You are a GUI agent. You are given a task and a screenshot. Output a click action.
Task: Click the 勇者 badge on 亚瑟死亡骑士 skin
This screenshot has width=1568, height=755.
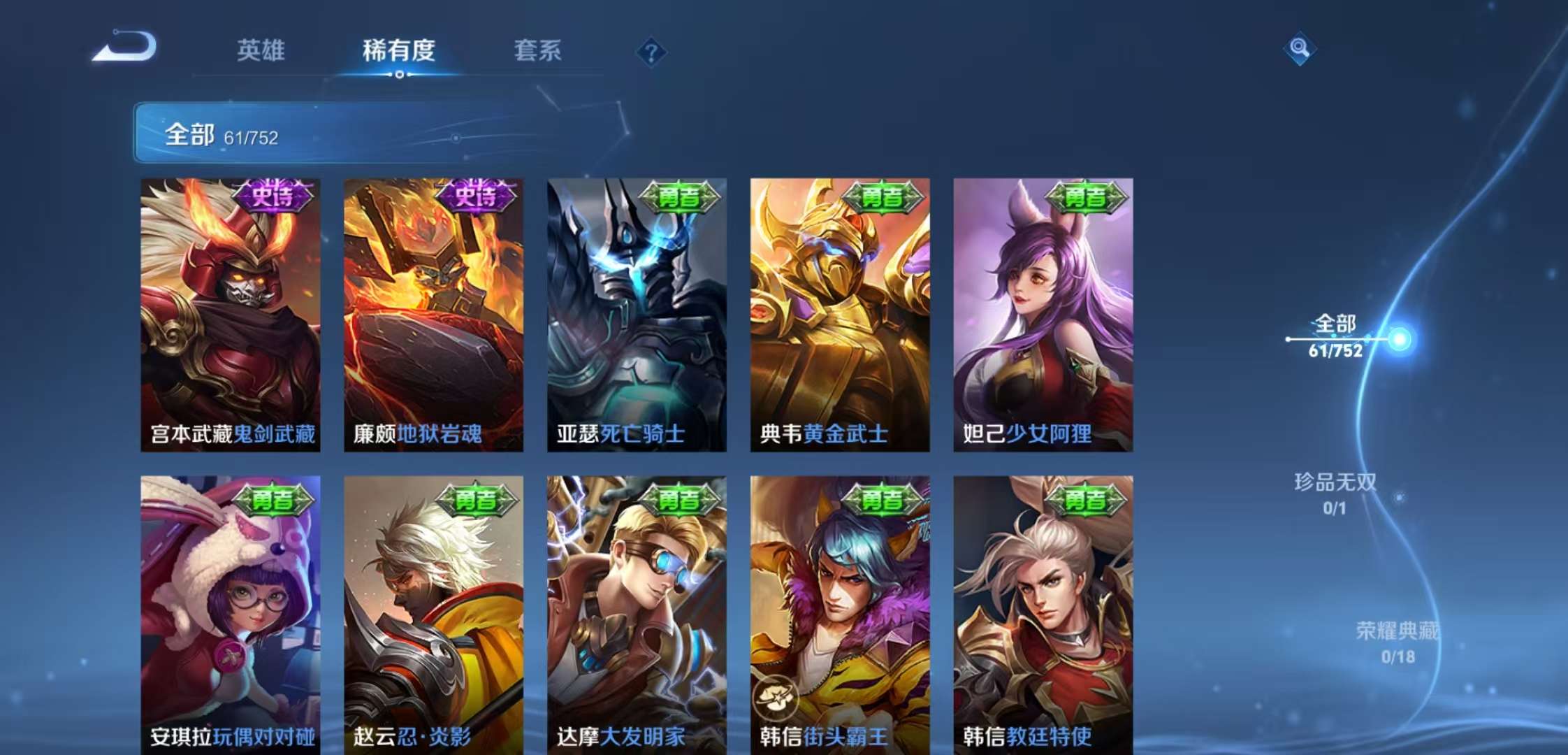click(681, 199)
